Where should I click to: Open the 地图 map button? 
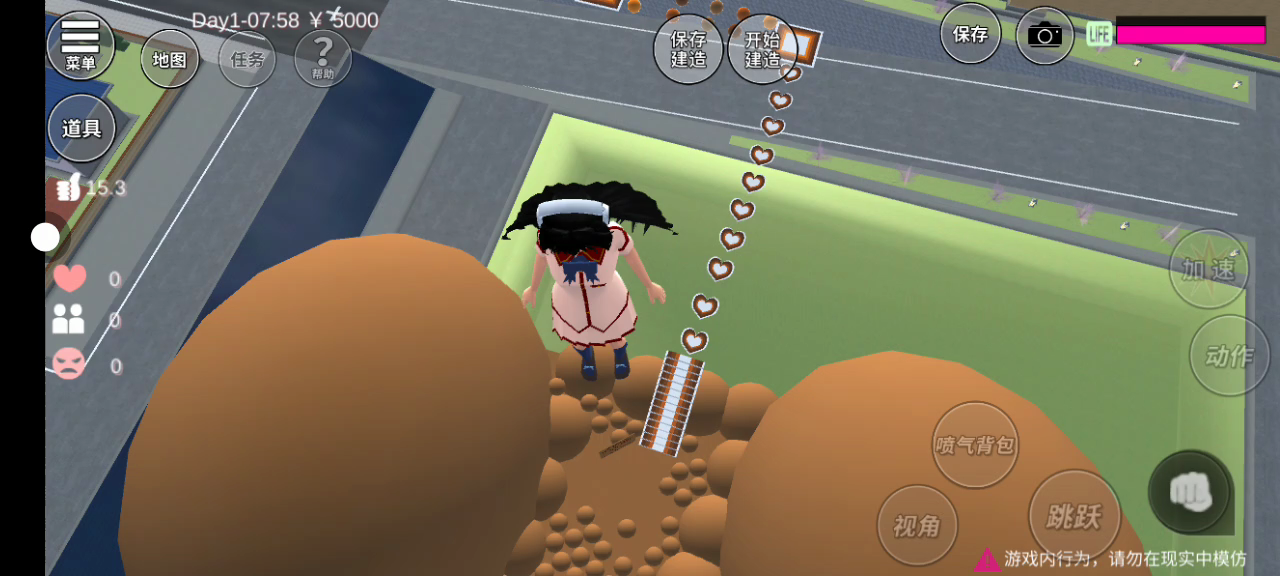(x=169, y=59)
